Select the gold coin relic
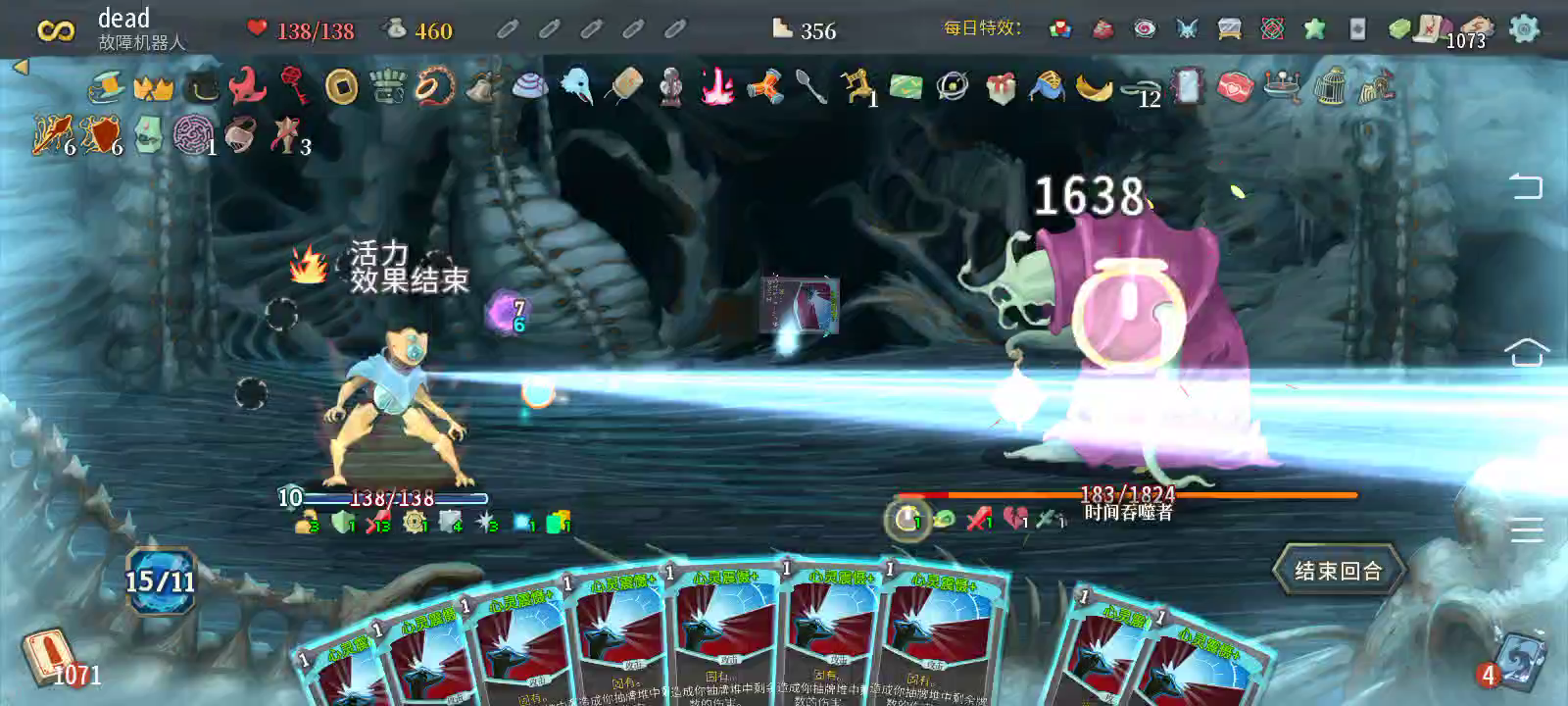Image resolution: width=1568 pixels, height=706 pixels. (341, 86)
